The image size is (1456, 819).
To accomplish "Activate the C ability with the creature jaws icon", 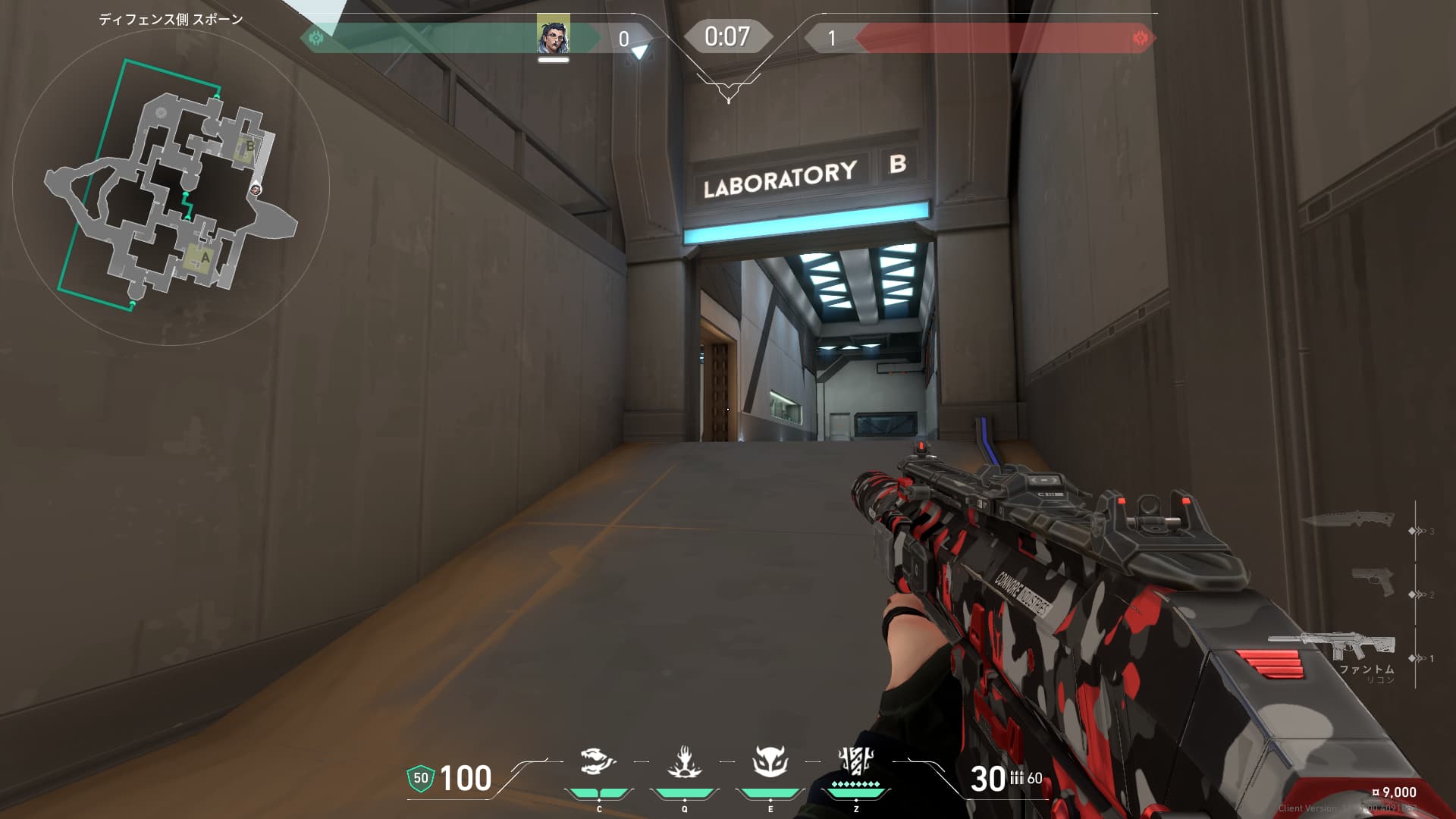I will click(598, 761).
